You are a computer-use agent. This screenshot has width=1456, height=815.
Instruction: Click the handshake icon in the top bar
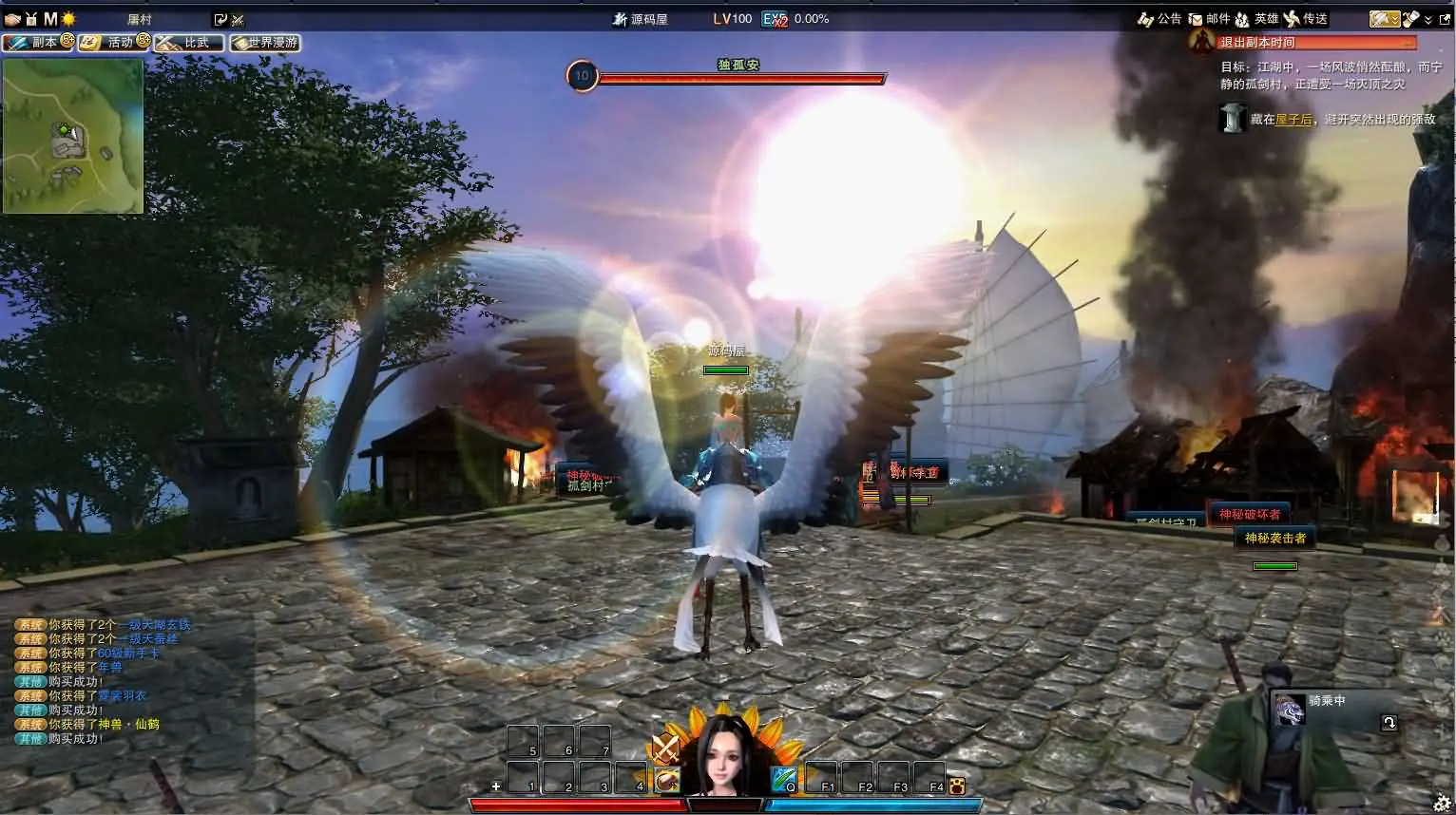pos(12,19)
